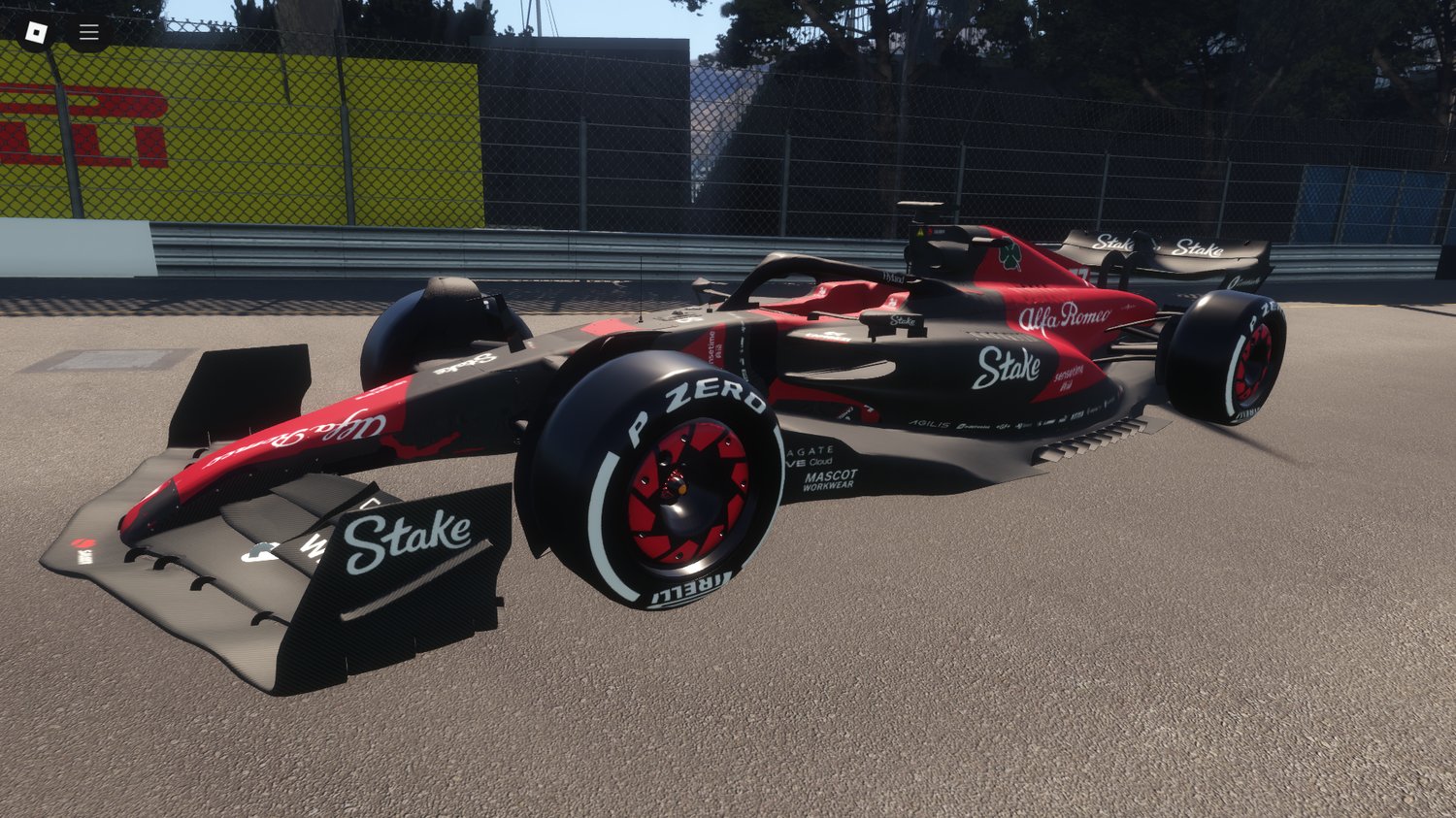Open the Roblox menu via hamburger icon
The width and height of the screenshot is (1456, 818).
[x=87, y=30]
